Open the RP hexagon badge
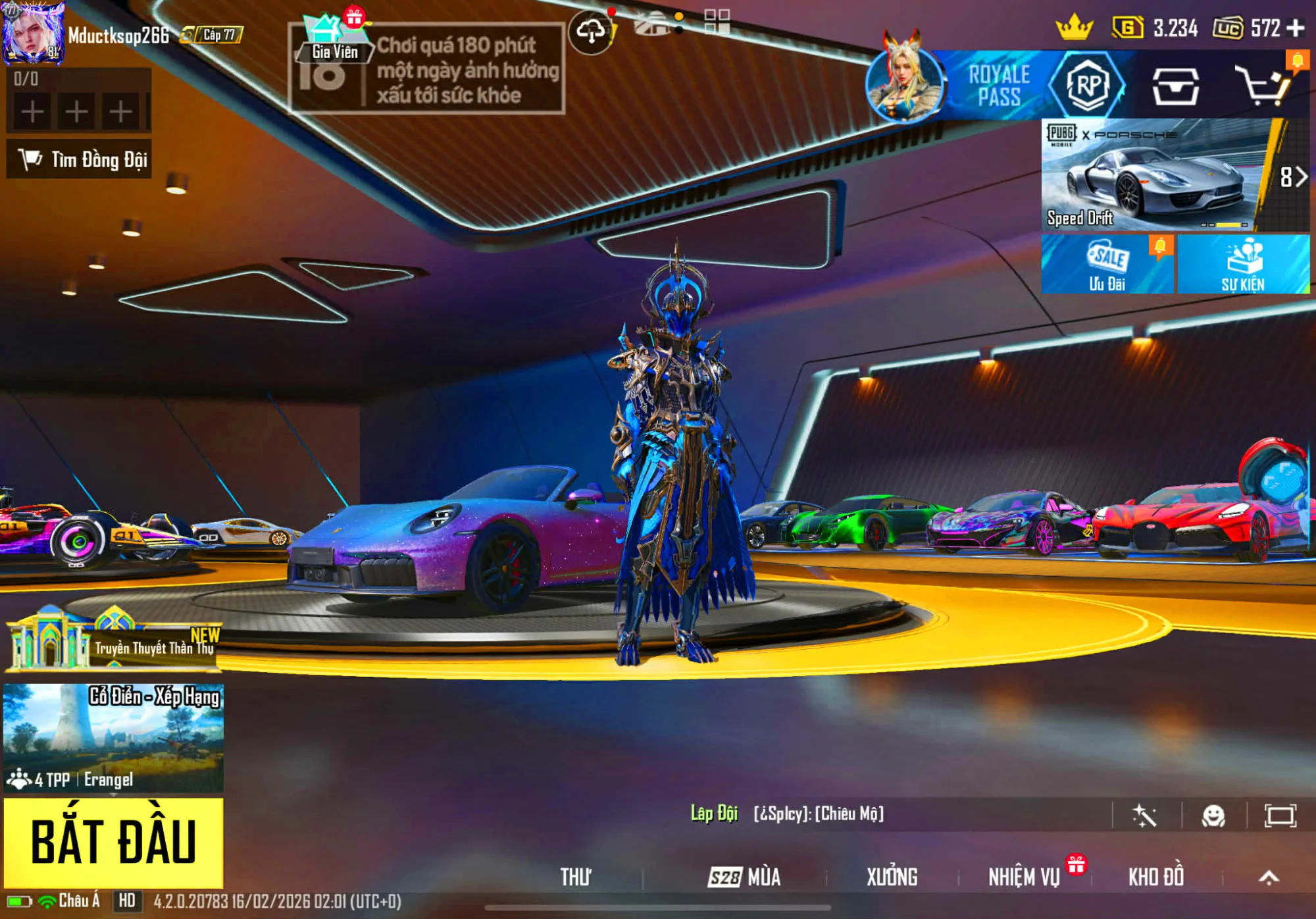 tap(1088, 86)
